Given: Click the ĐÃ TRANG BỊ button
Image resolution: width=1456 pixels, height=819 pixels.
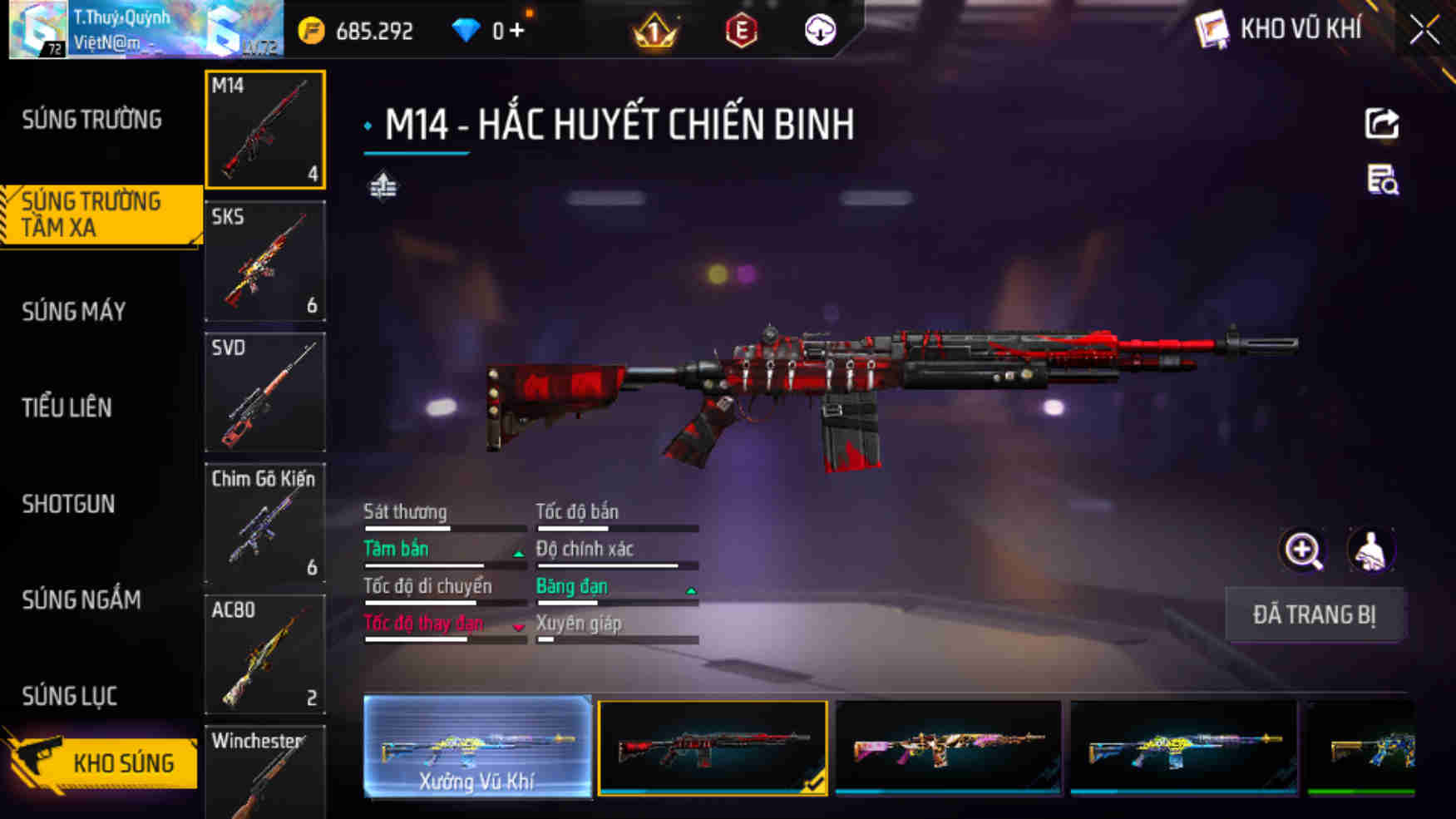Looking at the screenshot, I should click(x=1315, y=615).
